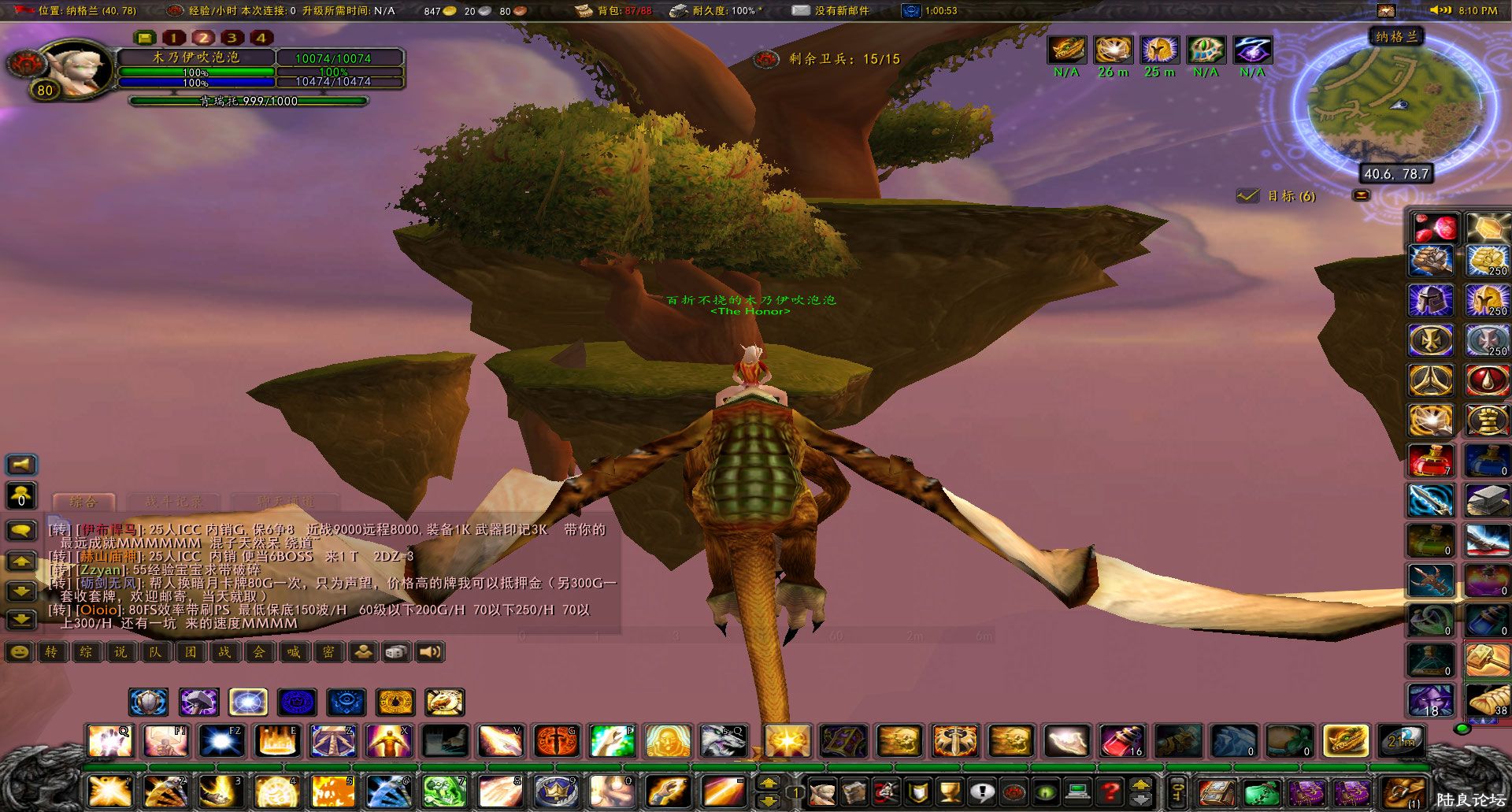This screenshot has height=812, width=1512.
Task: Click the 背瑞托 reputation progress bar
Action: tap(248, 101)
